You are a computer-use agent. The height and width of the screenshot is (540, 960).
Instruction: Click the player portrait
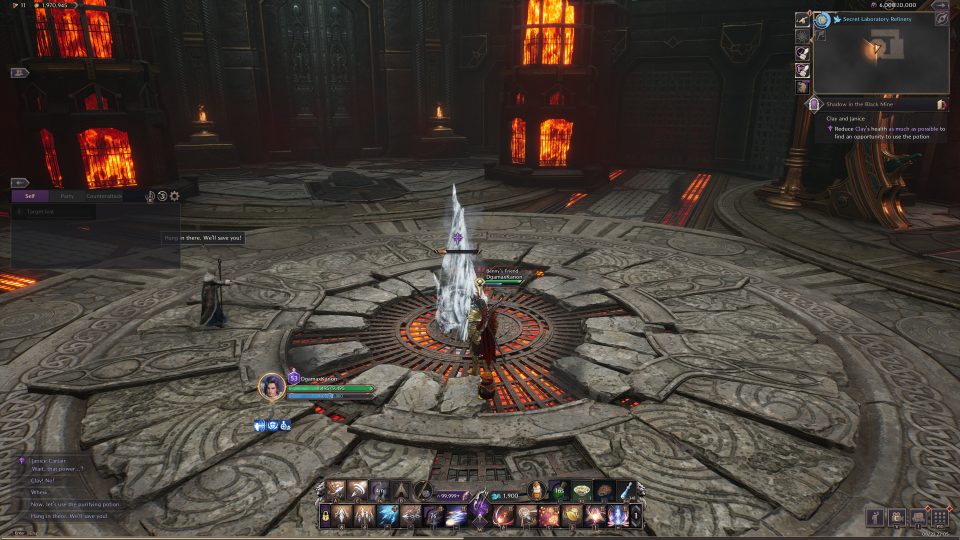271,387
